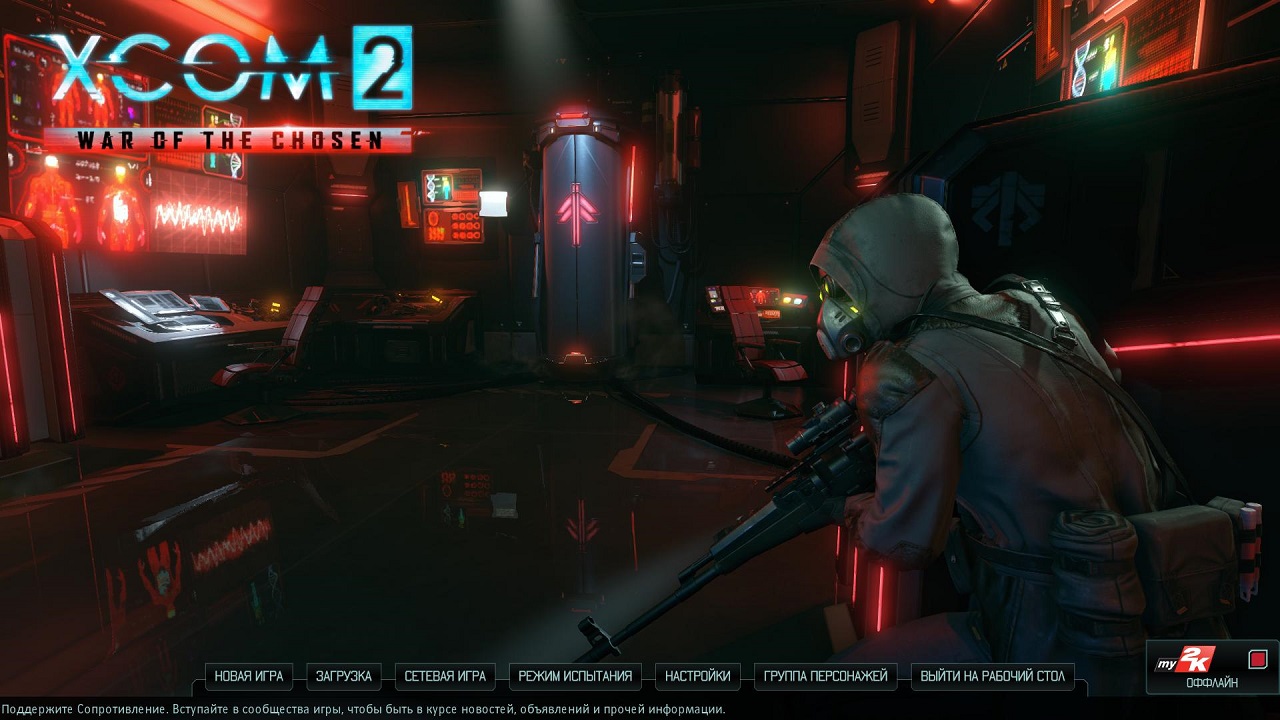Image resolution: width=1280 pixels, height=720 pixels.
Task: Open the ЗАГРУЗКА load game menu
Action: coord(343,677)
